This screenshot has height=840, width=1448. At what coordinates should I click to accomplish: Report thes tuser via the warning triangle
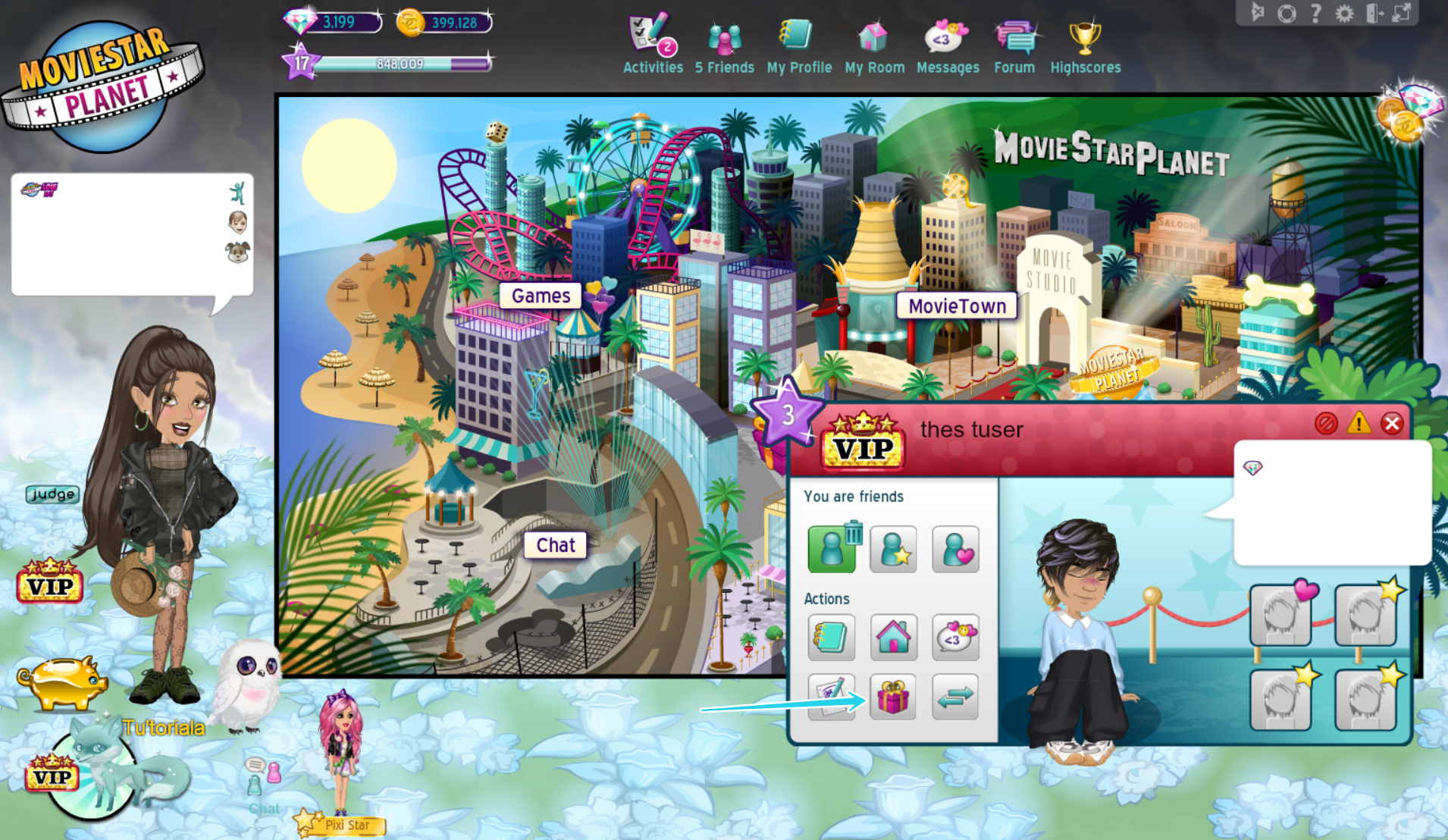point(1359,424)
